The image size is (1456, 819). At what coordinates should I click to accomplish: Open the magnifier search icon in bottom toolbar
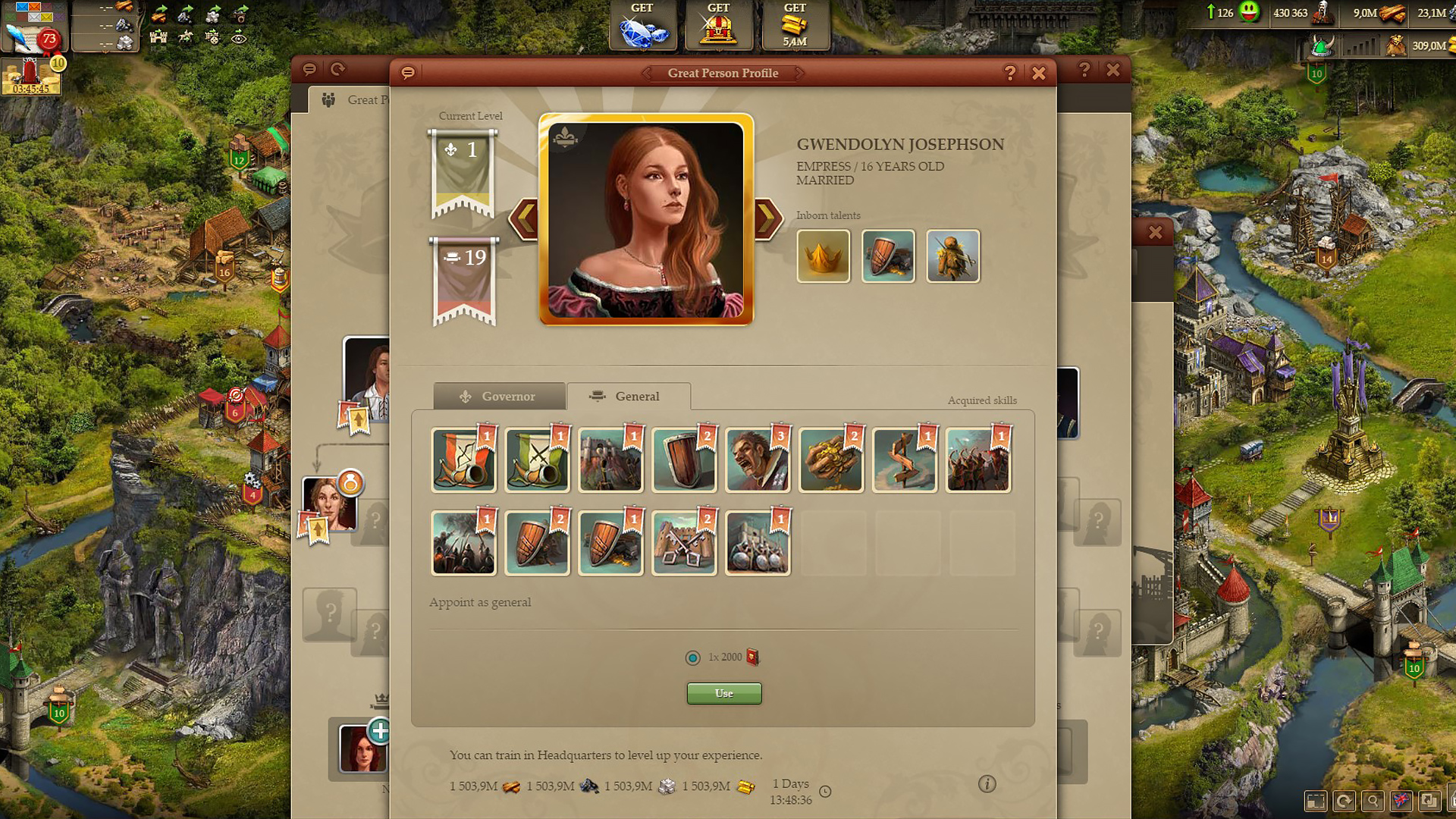(1373, 800)
